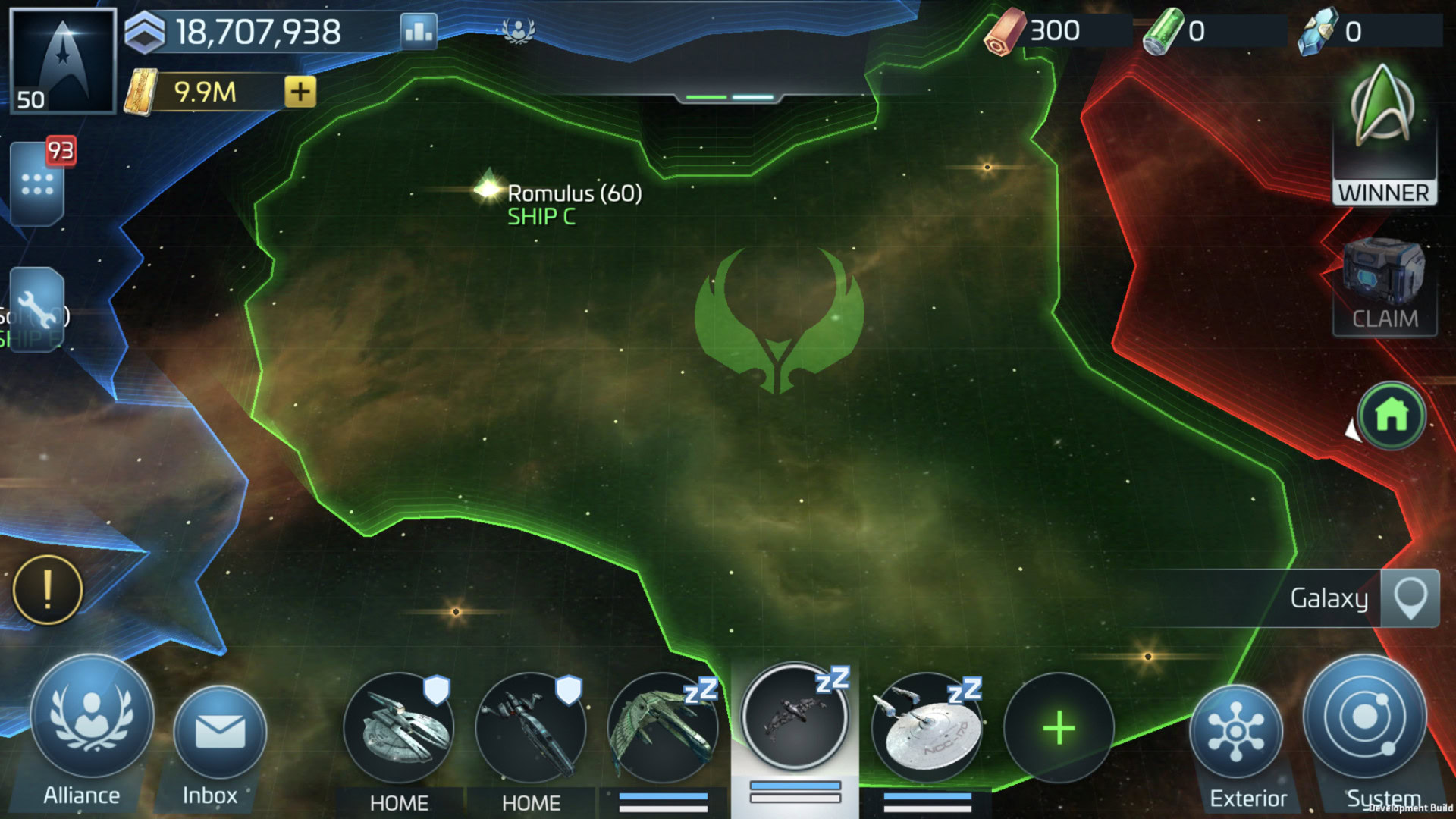
Task: Open the dotted menu with 93 notifications
Action: point(37,184)
